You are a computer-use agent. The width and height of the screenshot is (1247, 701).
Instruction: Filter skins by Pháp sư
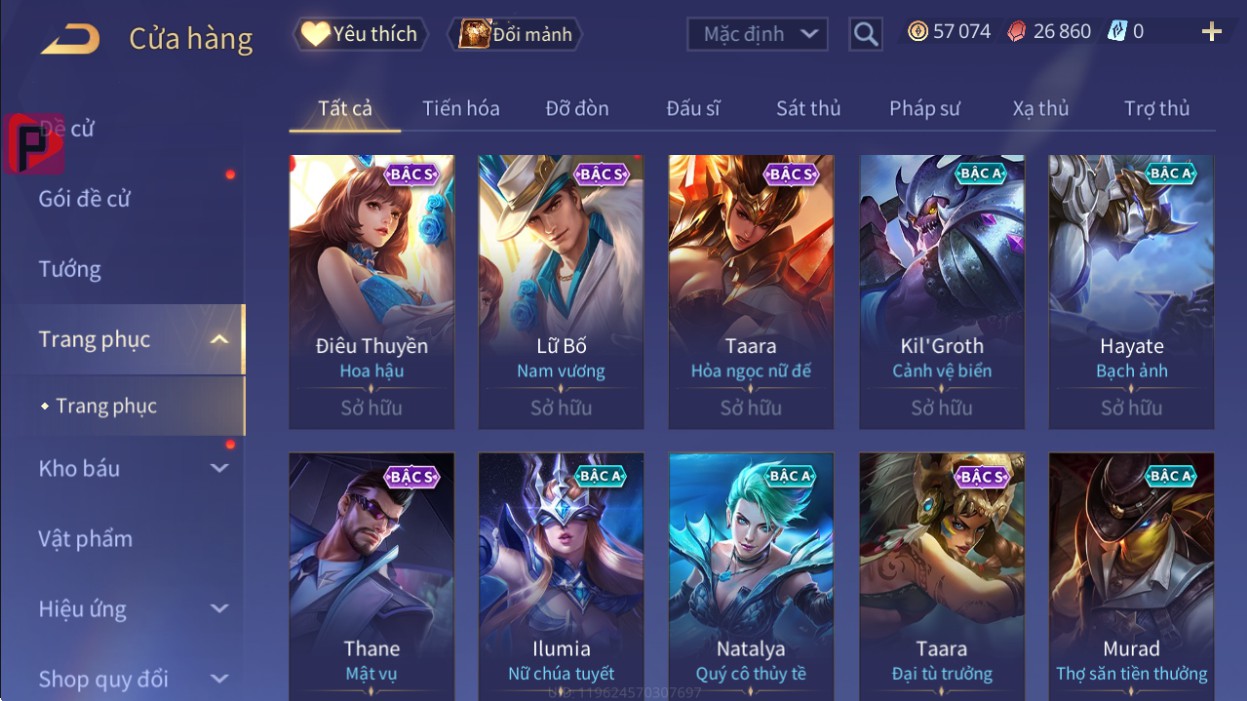click(924, 108)
